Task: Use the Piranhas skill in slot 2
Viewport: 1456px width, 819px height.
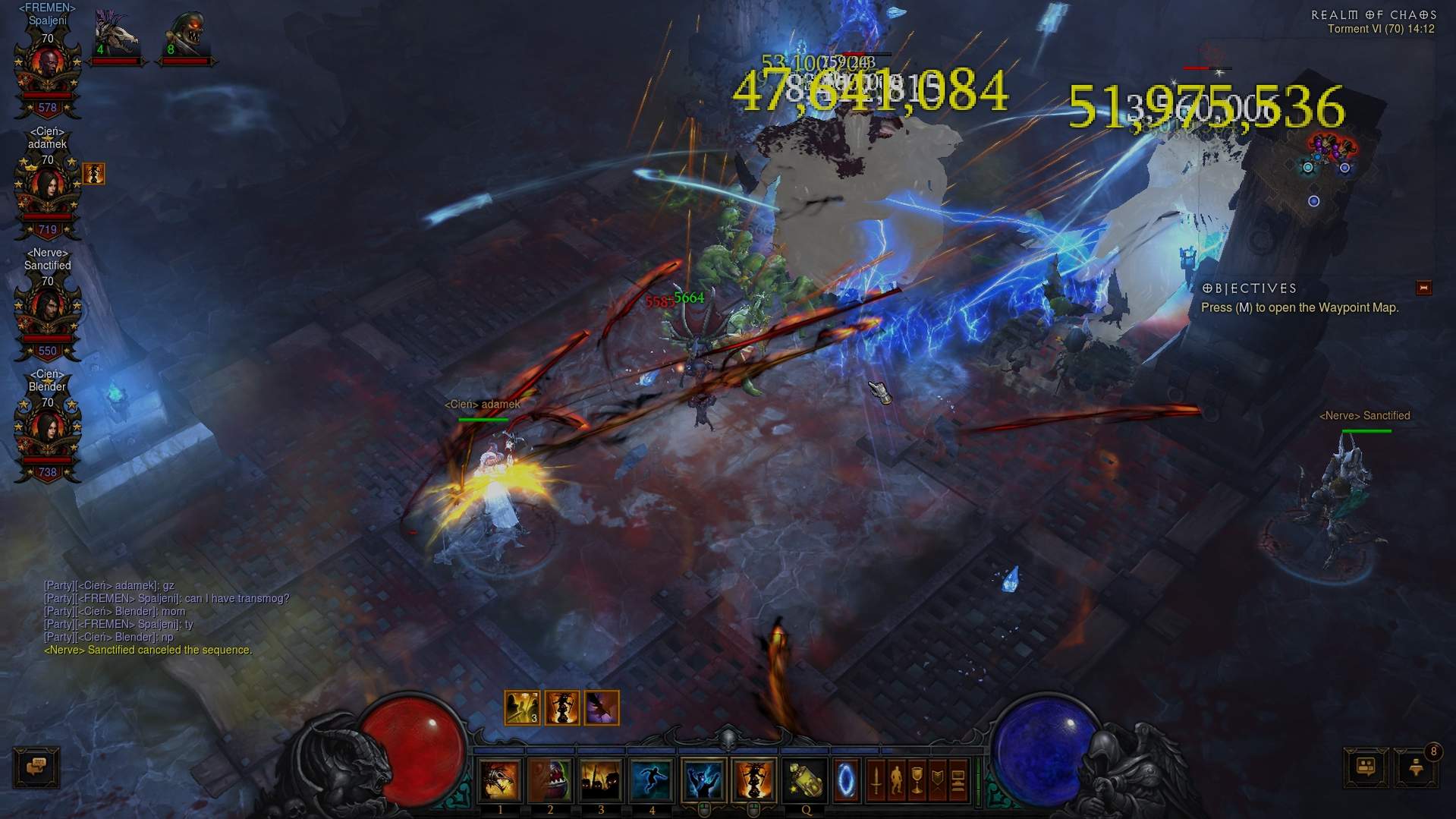Action: [x=550, y=780]
